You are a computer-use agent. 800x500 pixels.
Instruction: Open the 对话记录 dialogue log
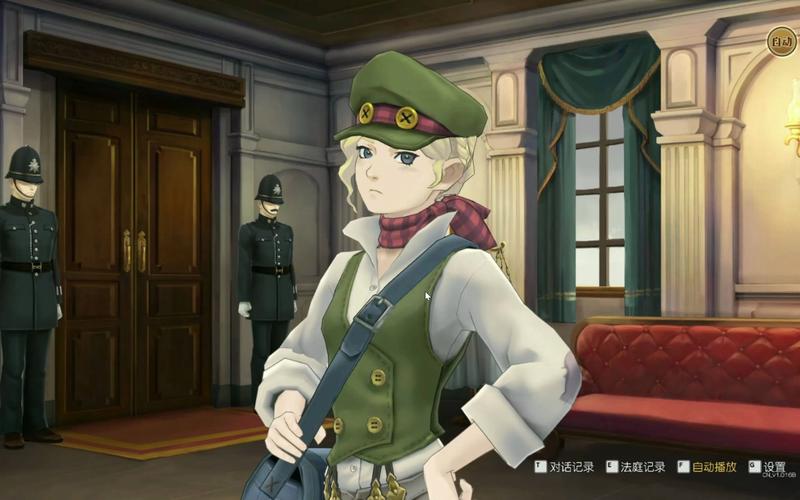(x=565, y=466)
